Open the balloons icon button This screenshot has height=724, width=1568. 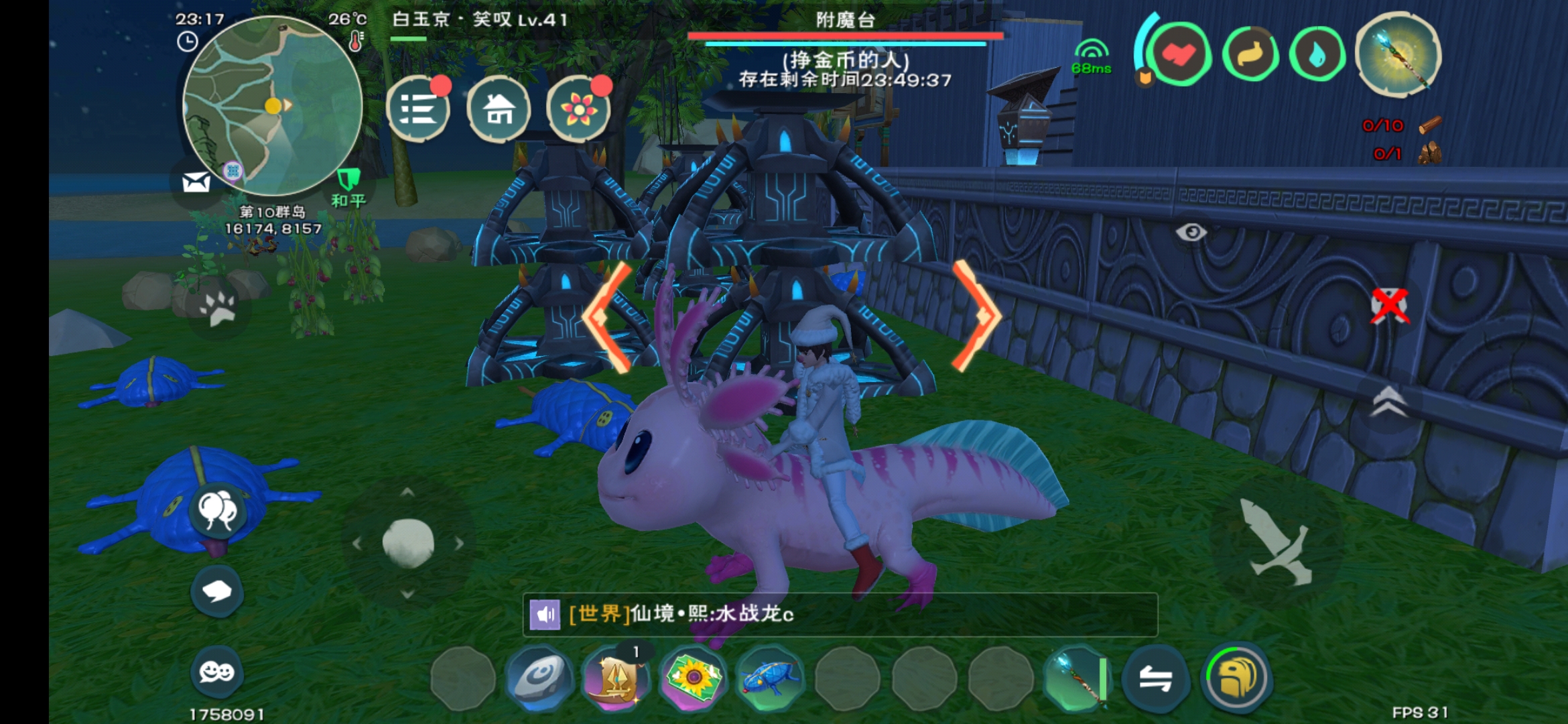pyautogui.click(x=217, y=510)
